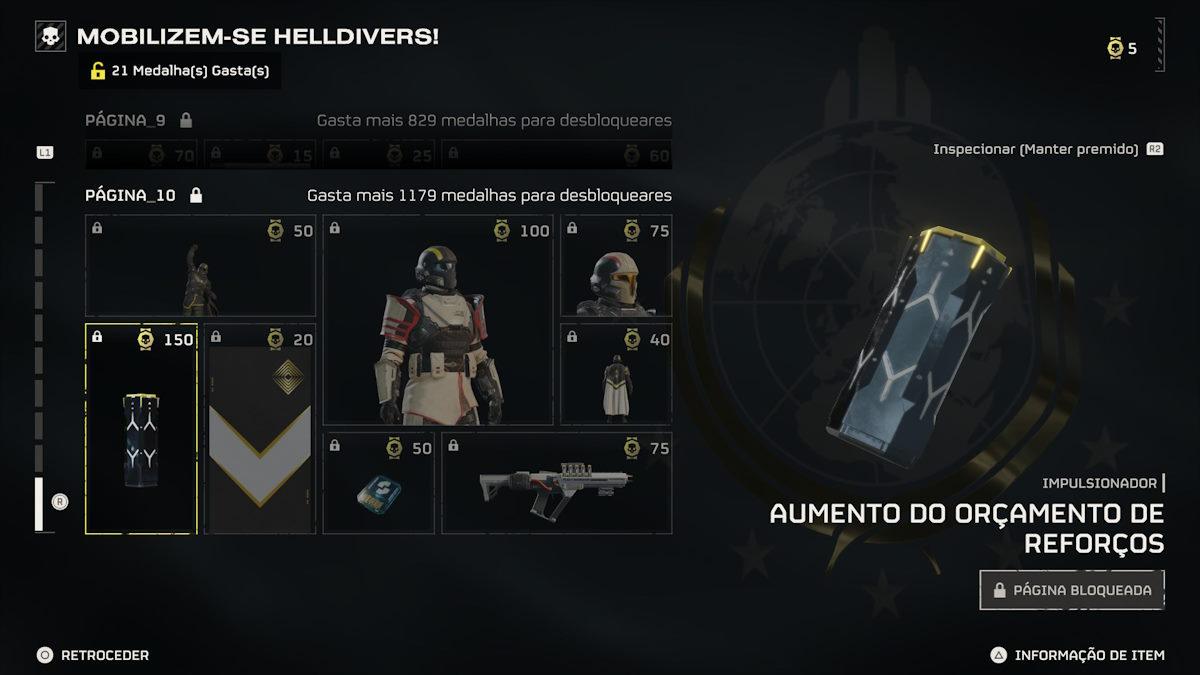Screen dimensions: 1200x675
Task: Choose the 20-medal chevron player card
Action: (260, 429)
